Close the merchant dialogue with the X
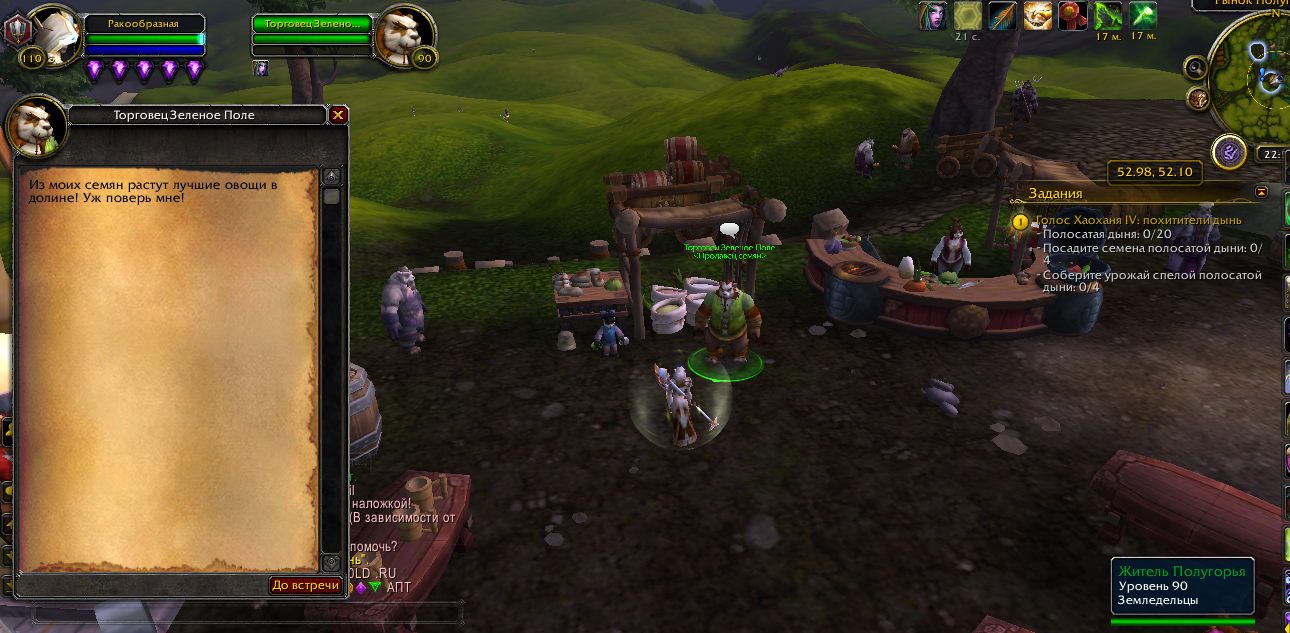1290x633 pixels. click(338, 115)
